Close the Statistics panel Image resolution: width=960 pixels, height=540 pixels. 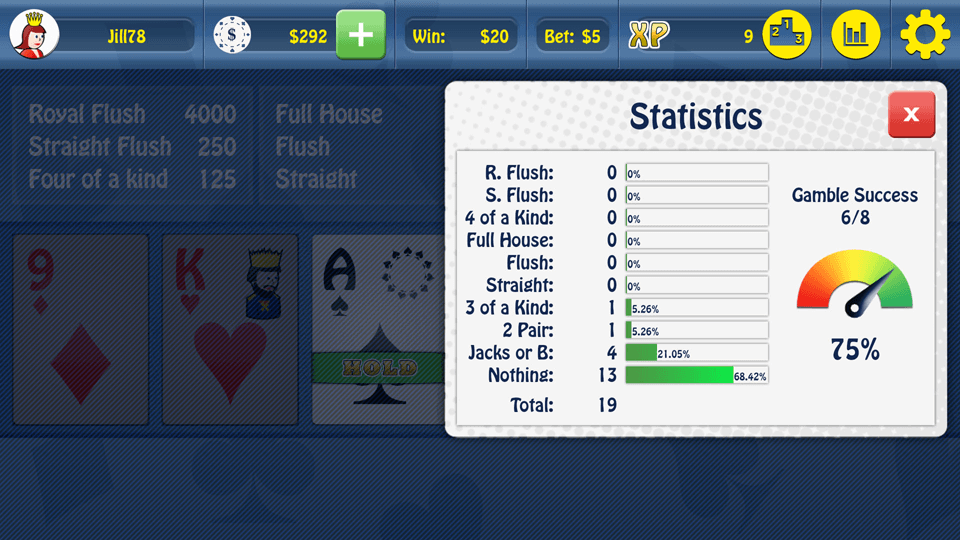911,115
